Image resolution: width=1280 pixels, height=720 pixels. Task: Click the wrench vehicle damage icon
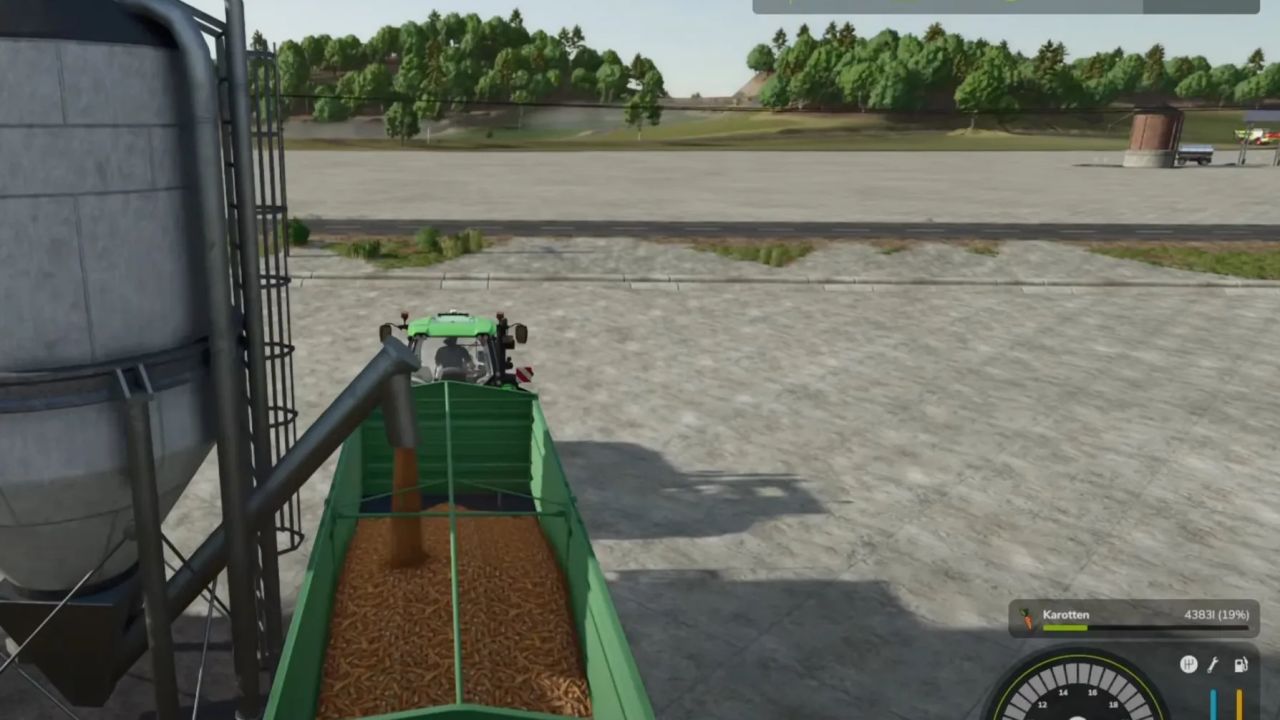[x=1213, y=664]
